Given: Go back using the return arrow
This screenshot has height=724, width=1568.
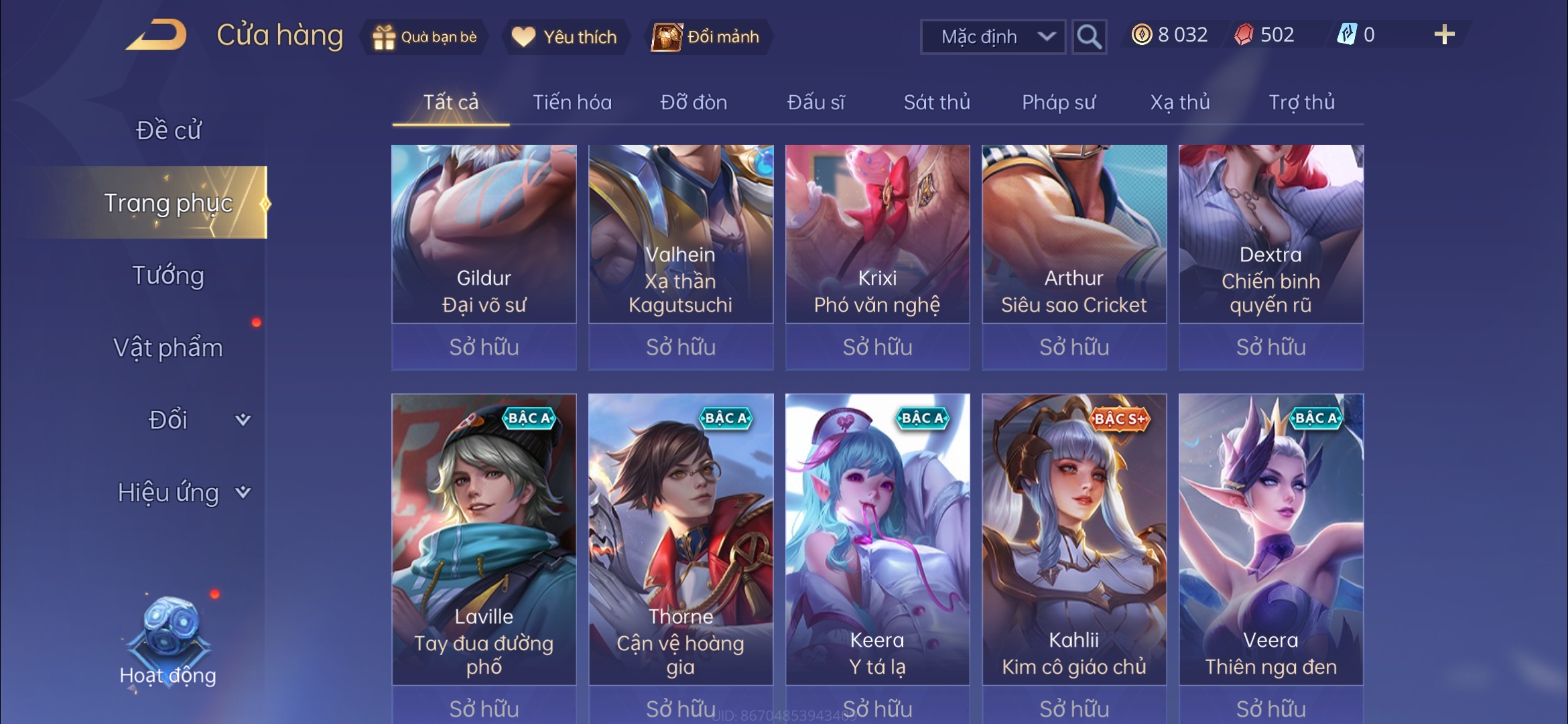Looking at the screenshot, I should click(x=156, y=36).
